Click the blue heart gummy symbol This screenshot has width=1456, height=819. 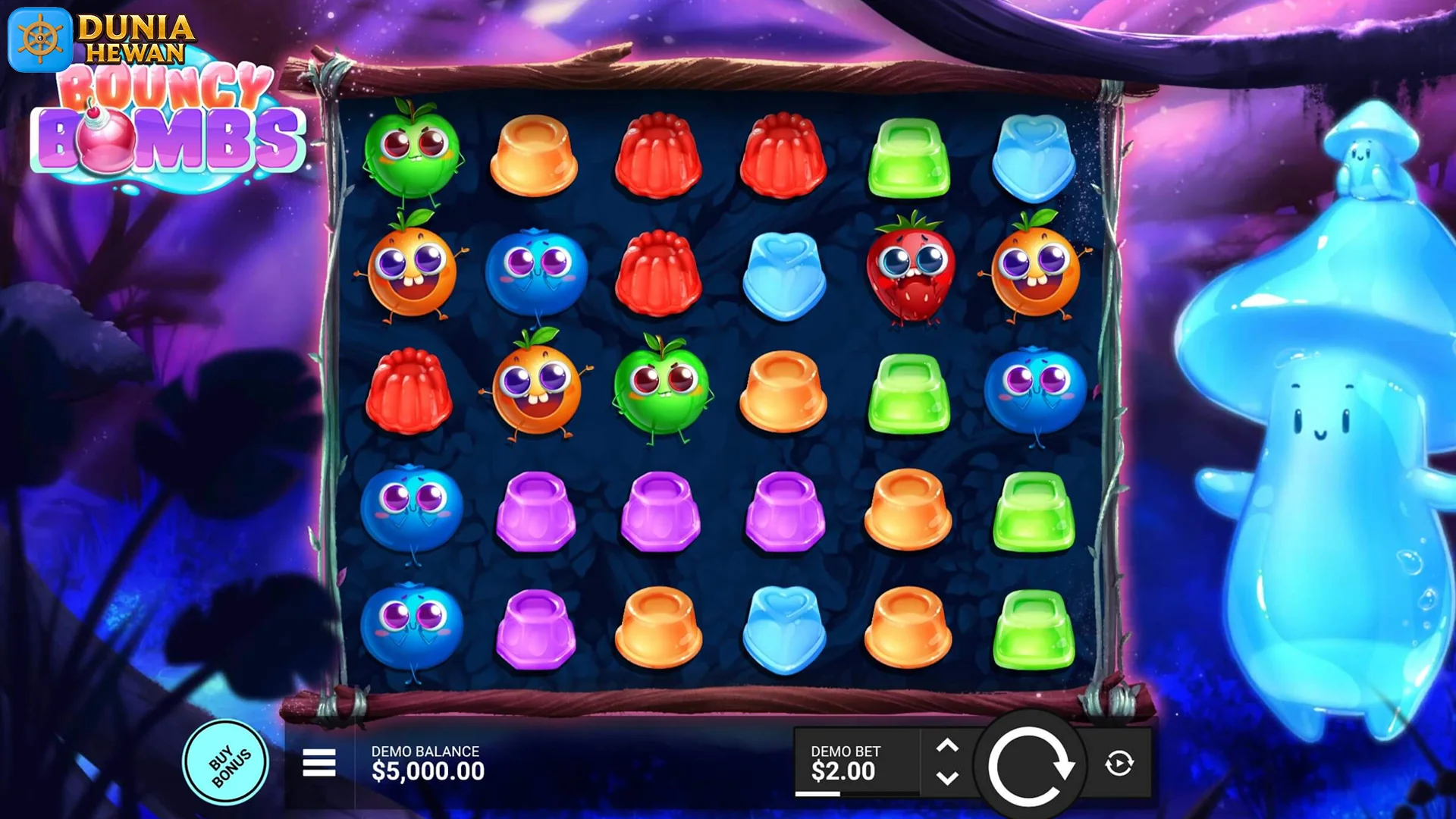(784, 273)
